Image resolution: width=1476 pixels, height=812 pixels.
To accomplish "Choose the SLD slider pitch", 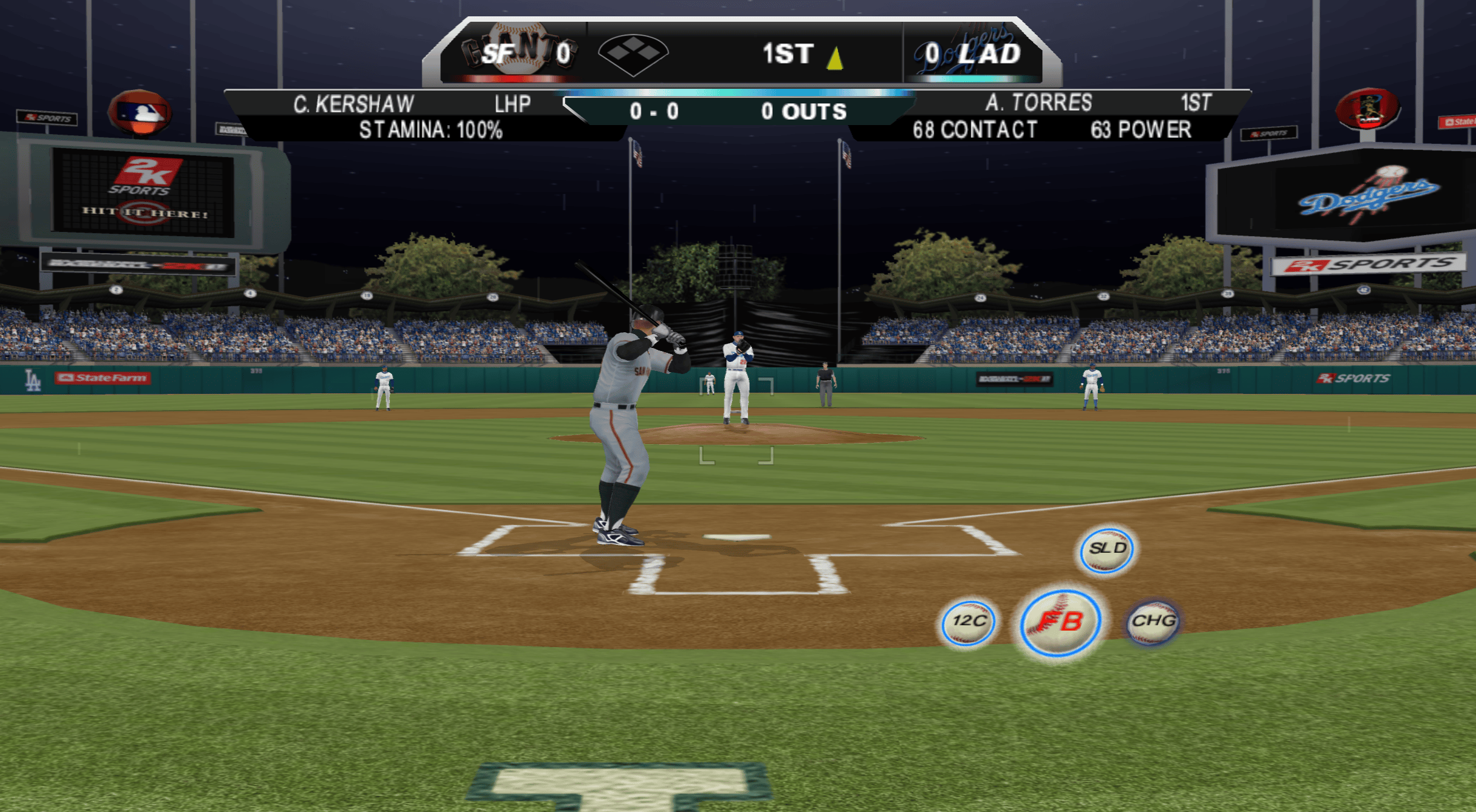I will pyautogui.click(x=1107, y=549).
